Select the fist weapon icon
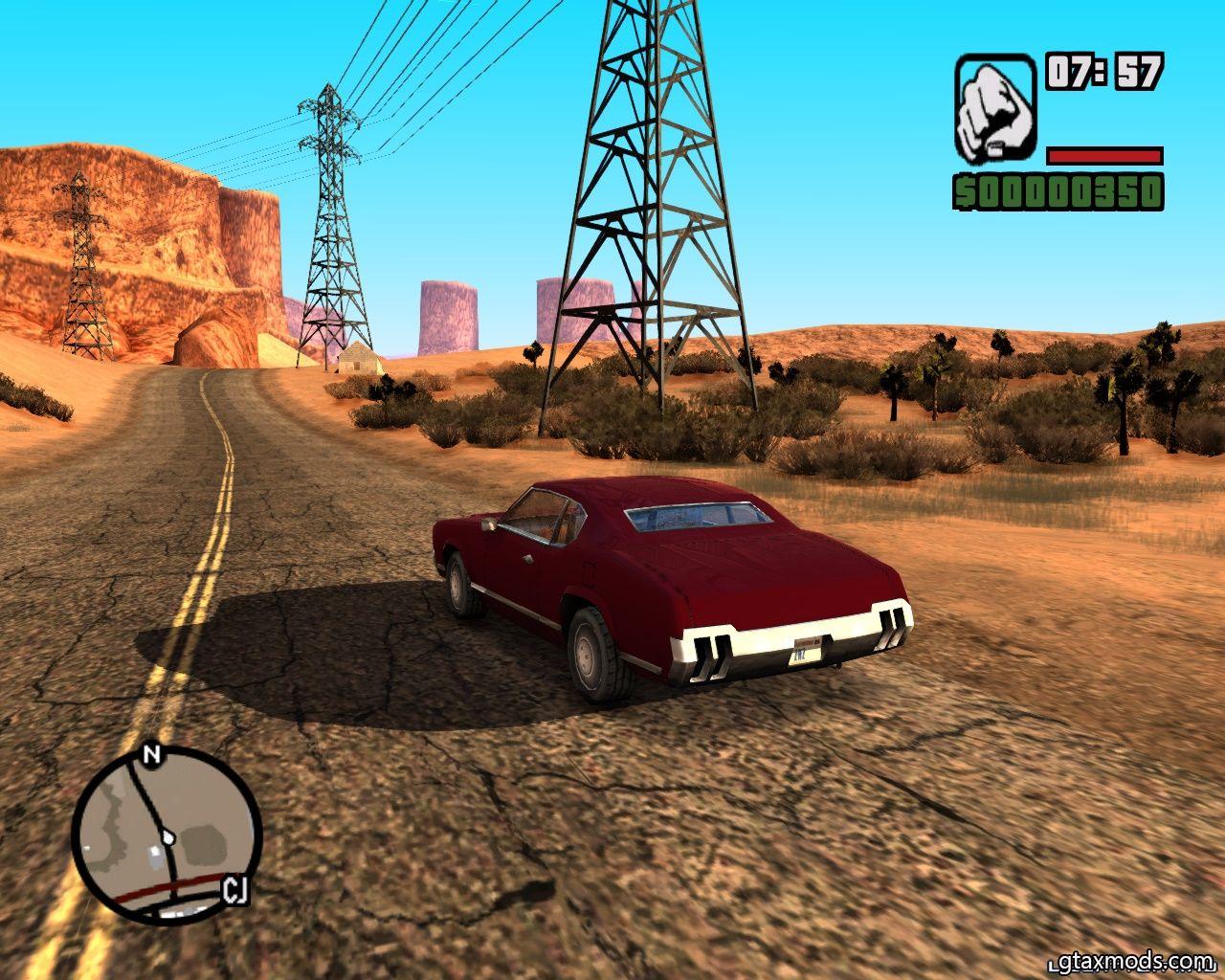The height and width of the screenshot is (980, 1225). [994, 108]
